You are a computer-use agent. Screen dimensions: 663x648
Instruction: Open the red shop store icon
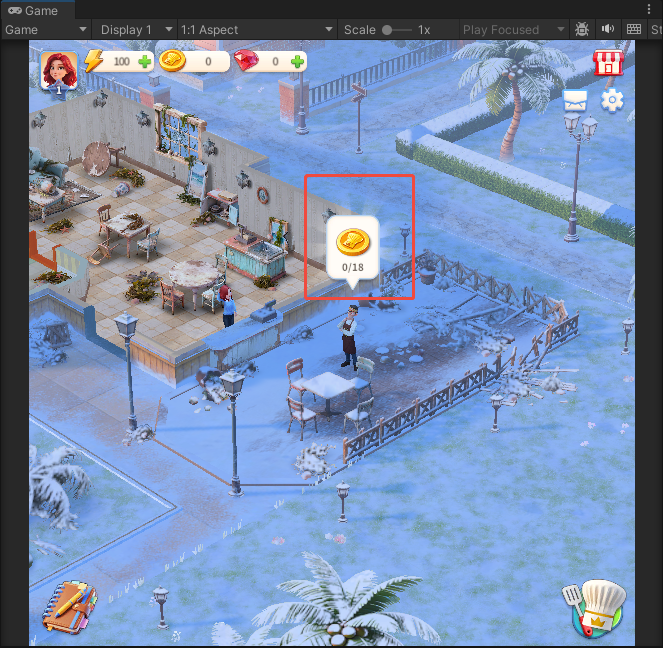point(607,63)
